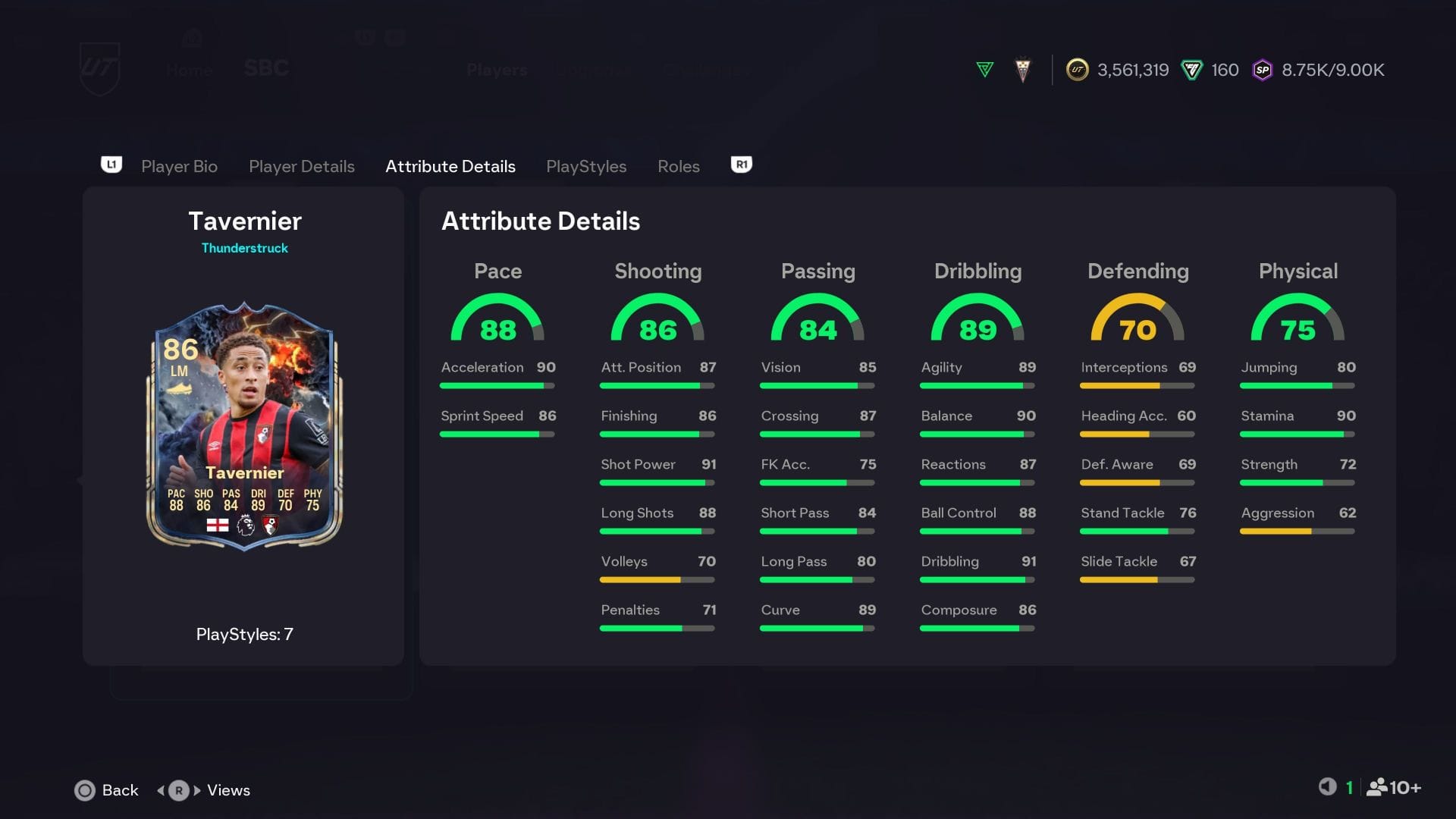Switch to the PlayStyles tab

(x=586, y=166)
